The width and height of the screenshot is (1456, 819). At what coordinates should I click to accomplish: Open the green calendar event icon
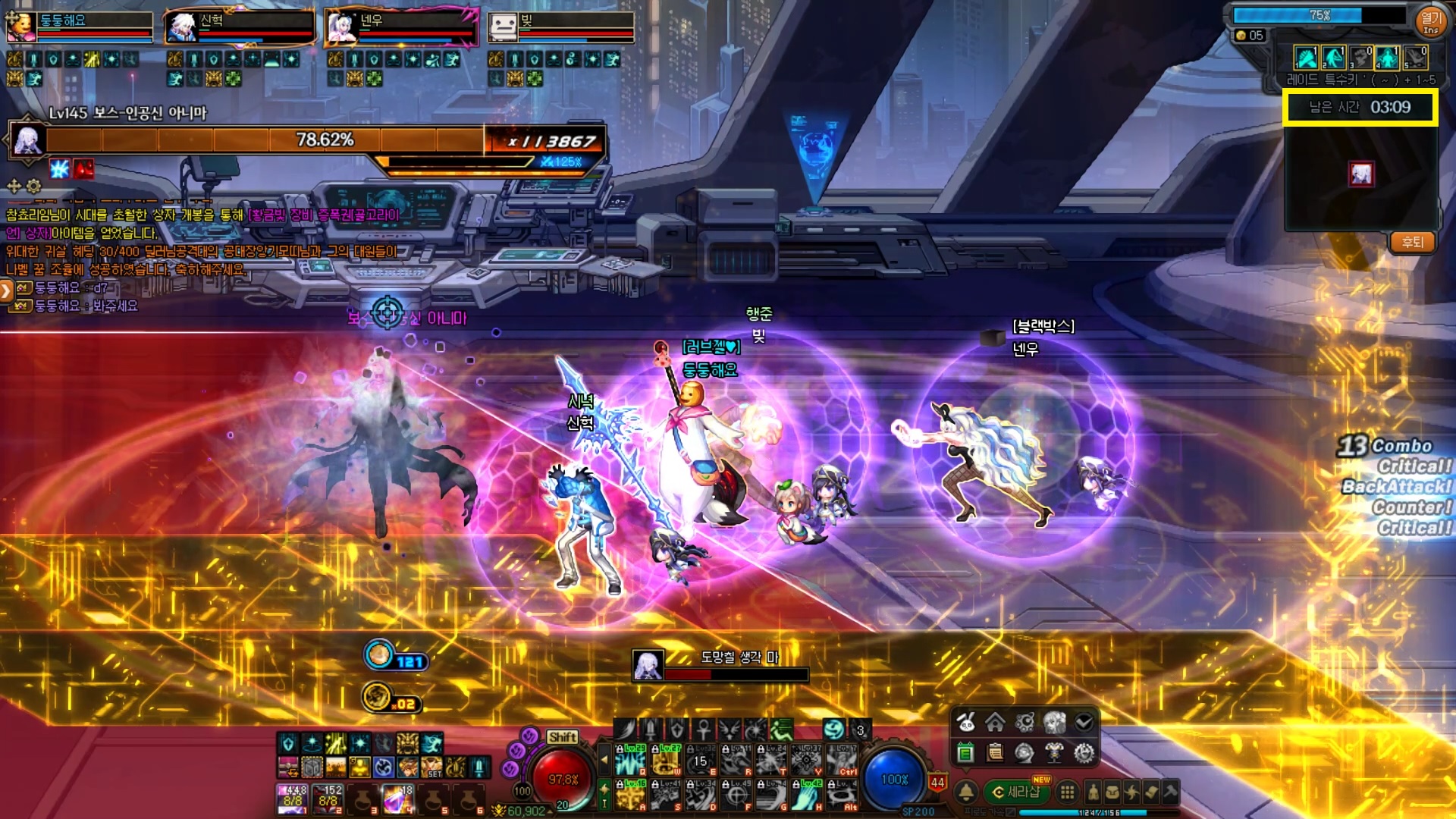965,752
